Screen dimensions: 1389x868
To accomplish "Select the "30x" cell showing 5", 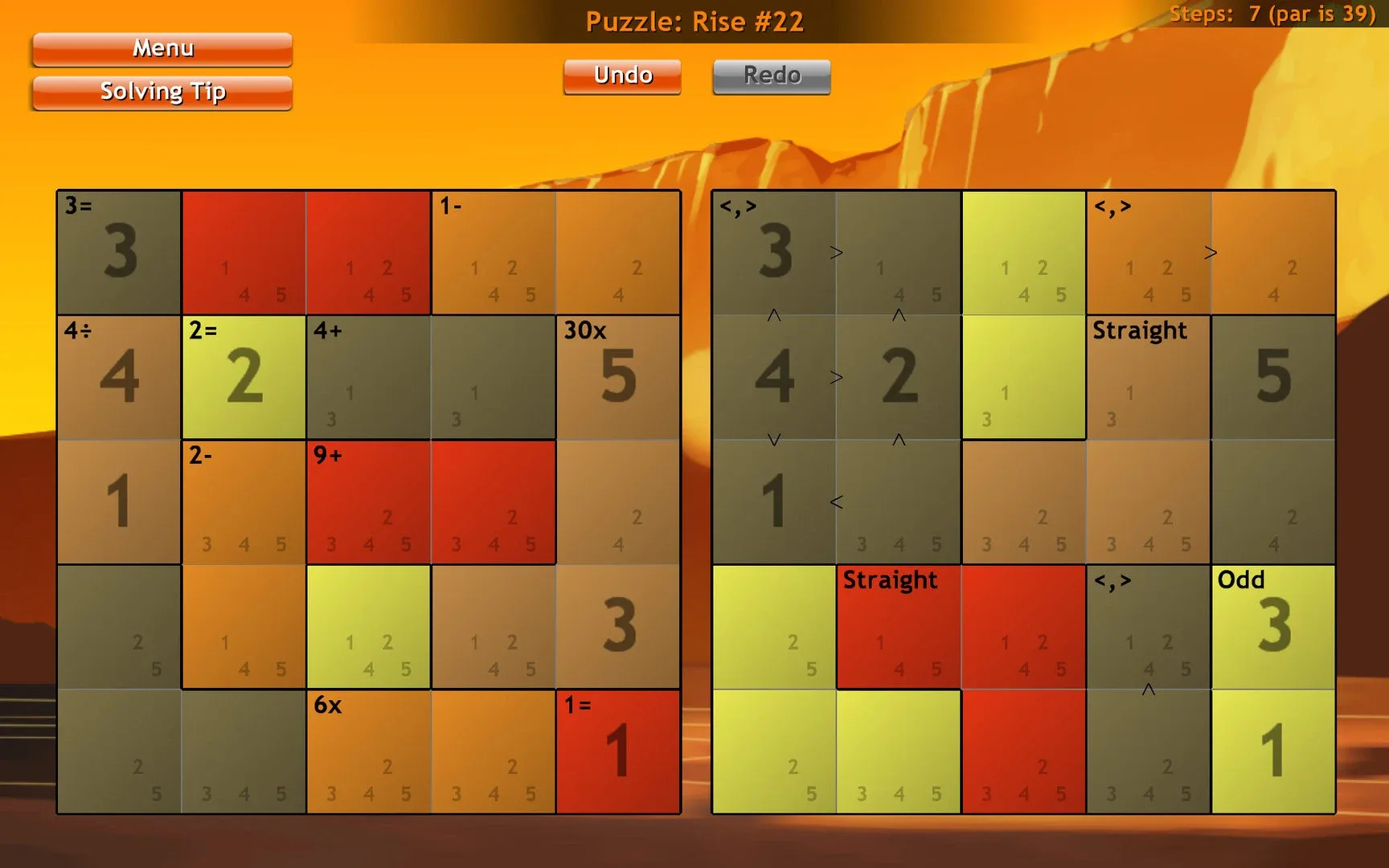I will (619, 378).
